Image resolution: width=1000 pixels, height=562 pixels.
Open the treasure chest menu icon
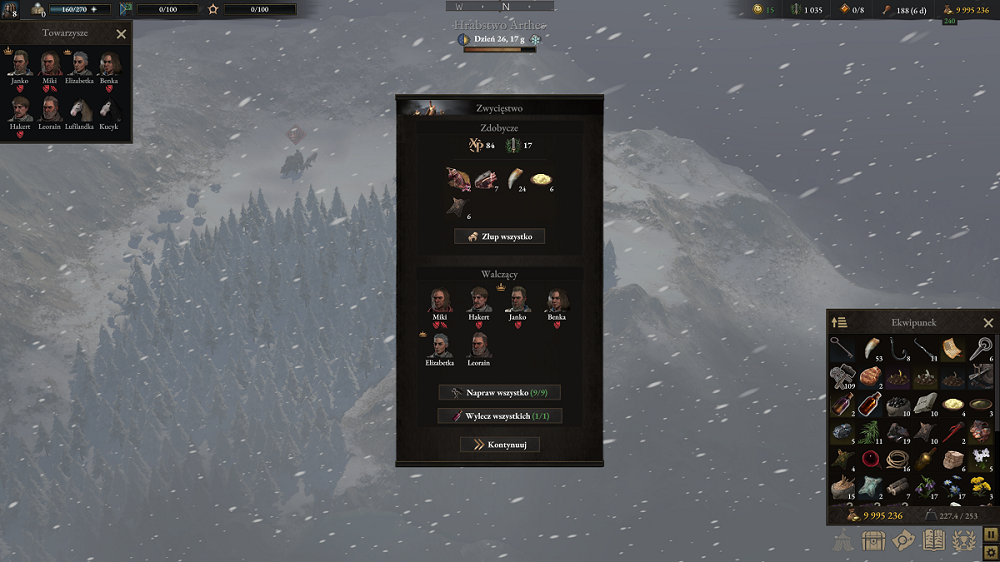(875, 541)
